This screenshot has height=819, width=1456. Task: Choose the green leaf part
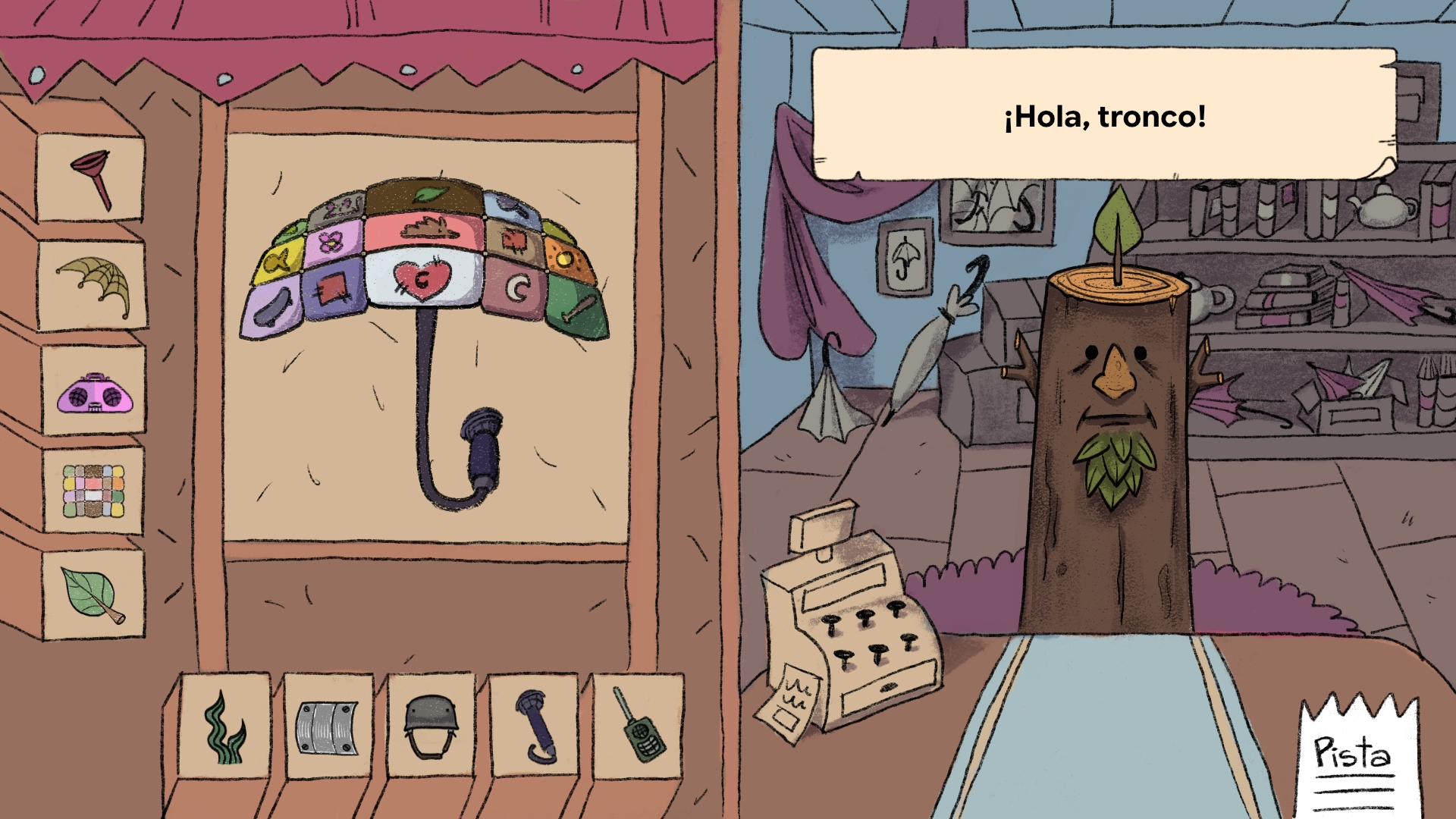(x=93, y=595)
